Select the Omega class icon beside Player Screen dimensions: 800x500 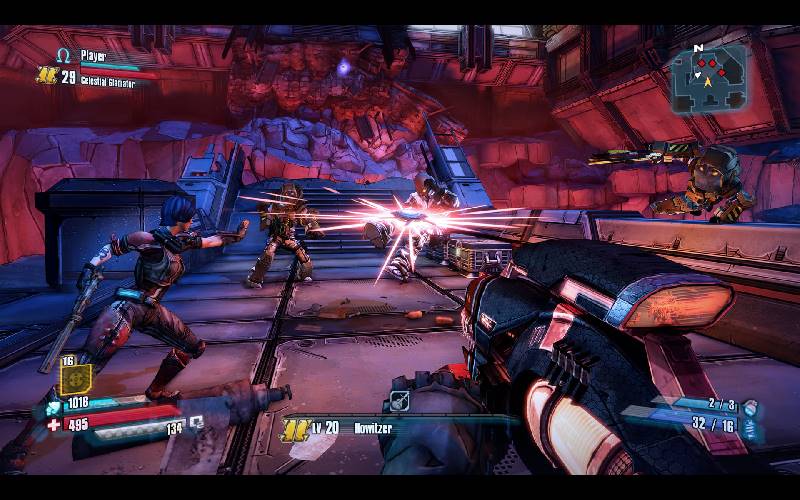click(x=64, y=56)
